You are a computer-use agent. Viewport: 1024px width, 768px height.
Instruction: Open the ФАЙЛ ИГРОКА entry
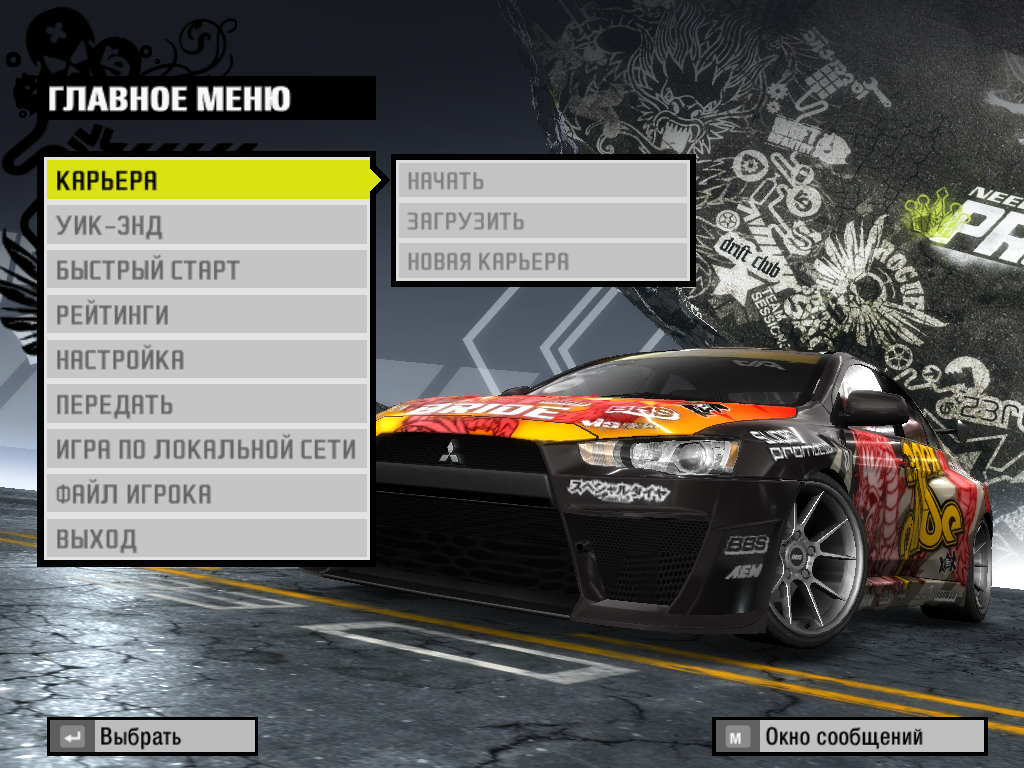[x=207, y=495]
